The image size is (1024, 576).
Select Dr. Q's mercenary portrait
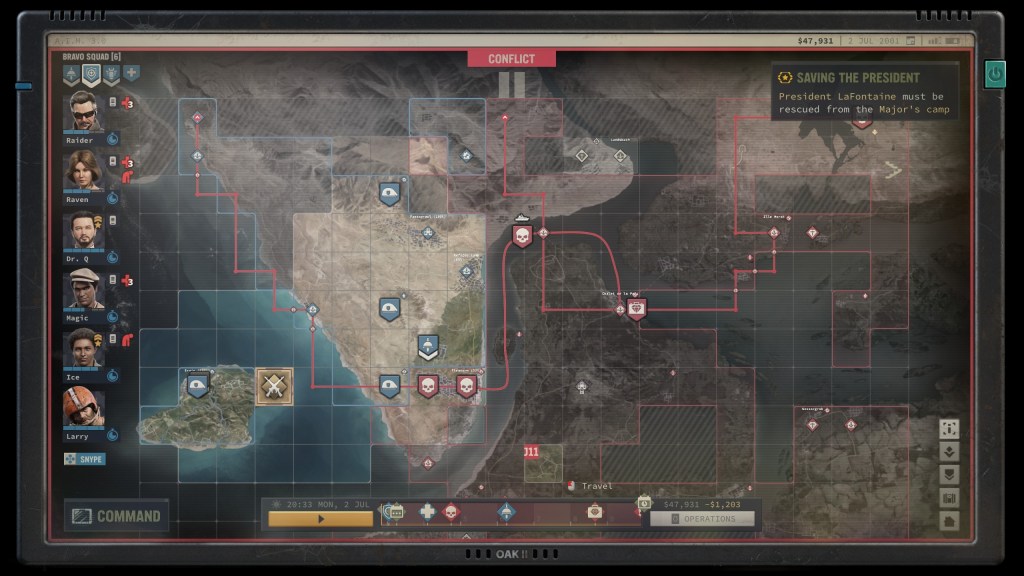(x=85, y=230)
